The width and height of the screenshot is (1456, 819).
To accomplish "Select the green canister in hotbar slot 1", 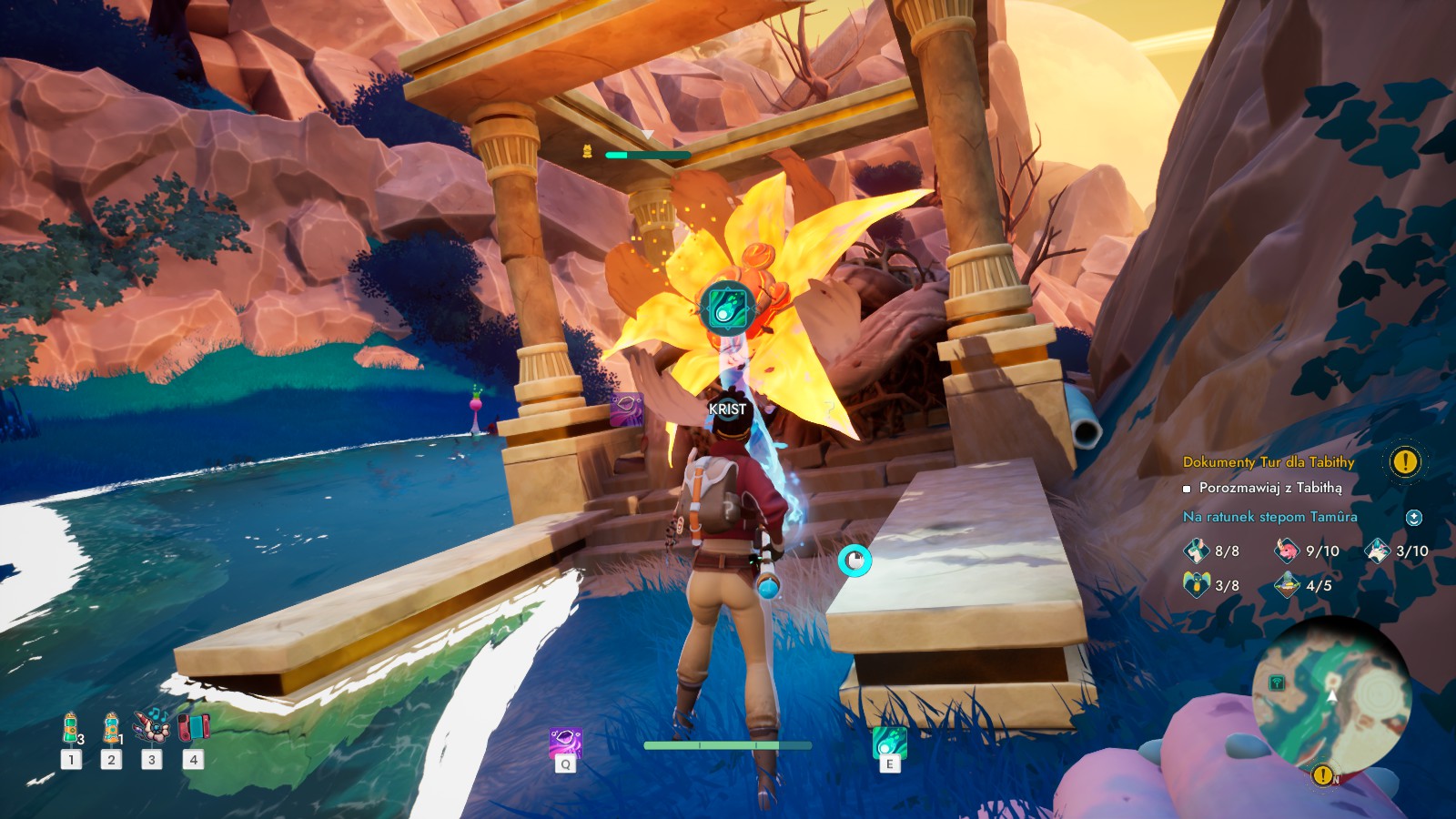I will point(71,729).
